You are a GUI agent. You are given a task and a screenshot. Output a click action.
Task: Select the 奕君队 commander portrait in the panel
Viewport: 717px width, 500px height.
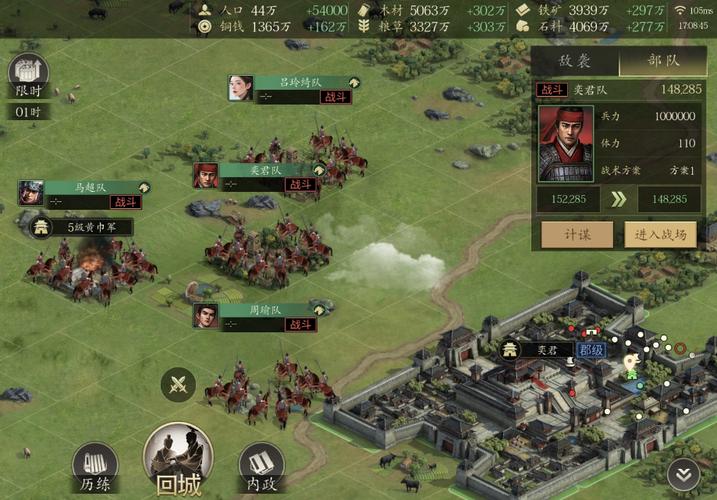(566, 143)
